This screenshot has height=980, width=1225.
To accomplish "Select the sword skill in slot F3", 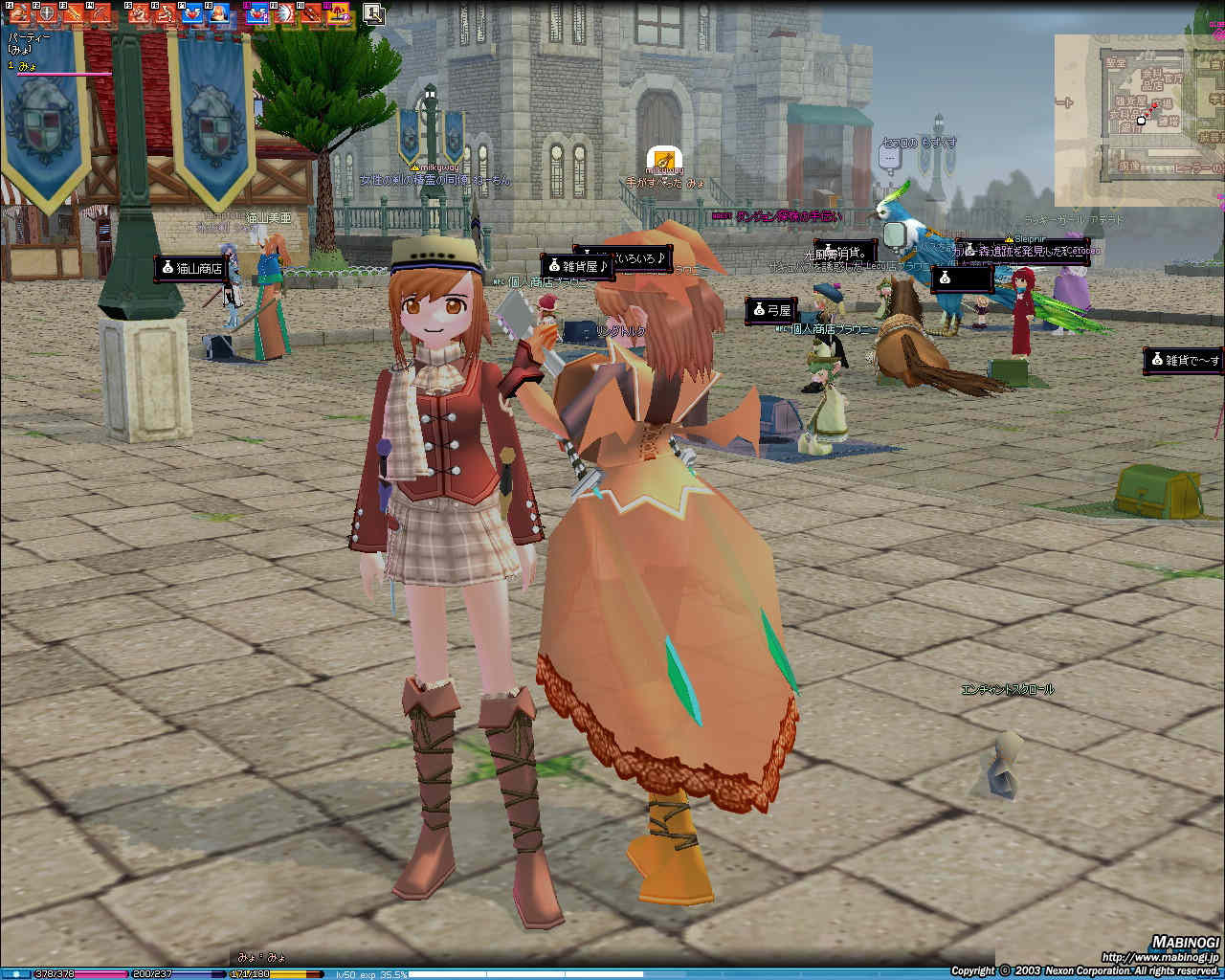I will click(73, 13).
